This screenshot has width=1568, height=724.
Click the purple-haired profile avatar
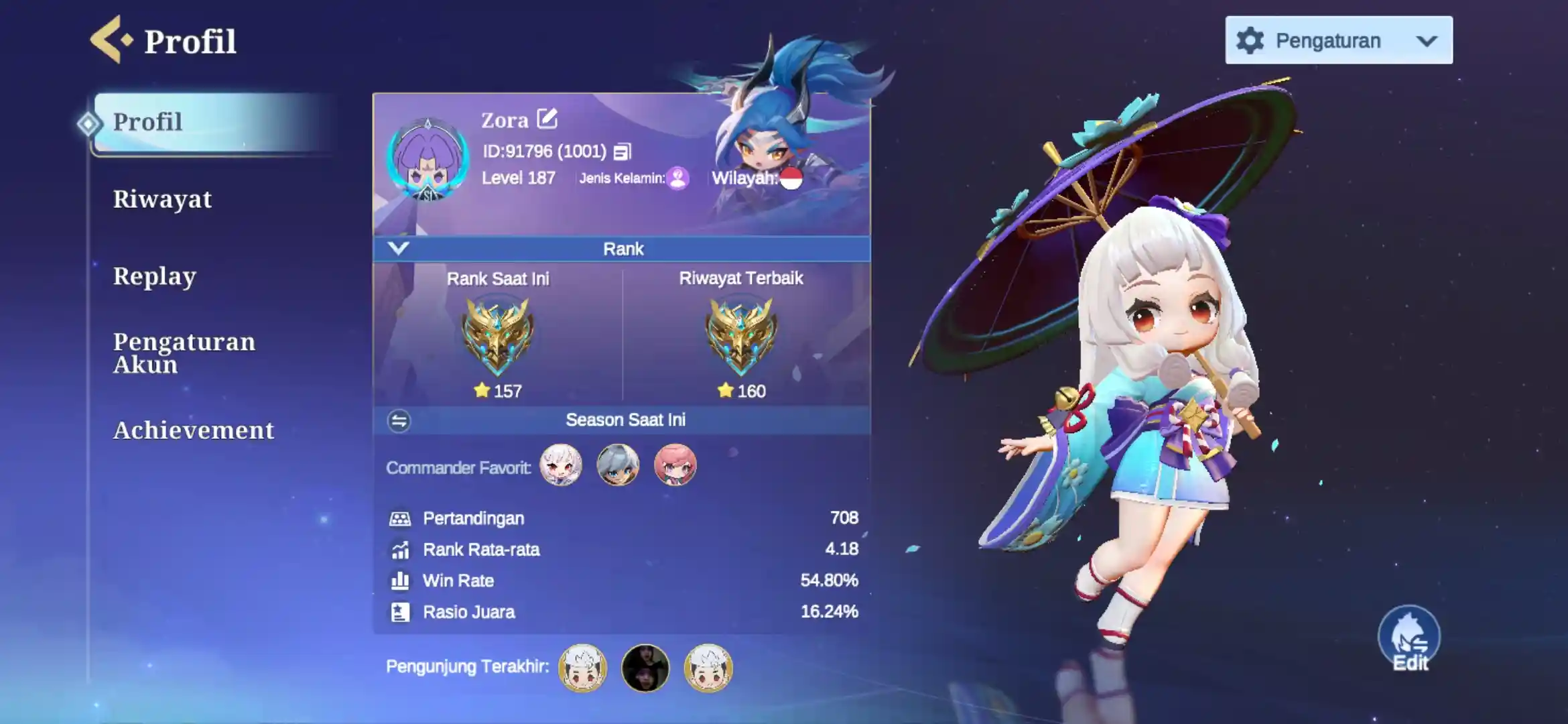click(428, 161)
